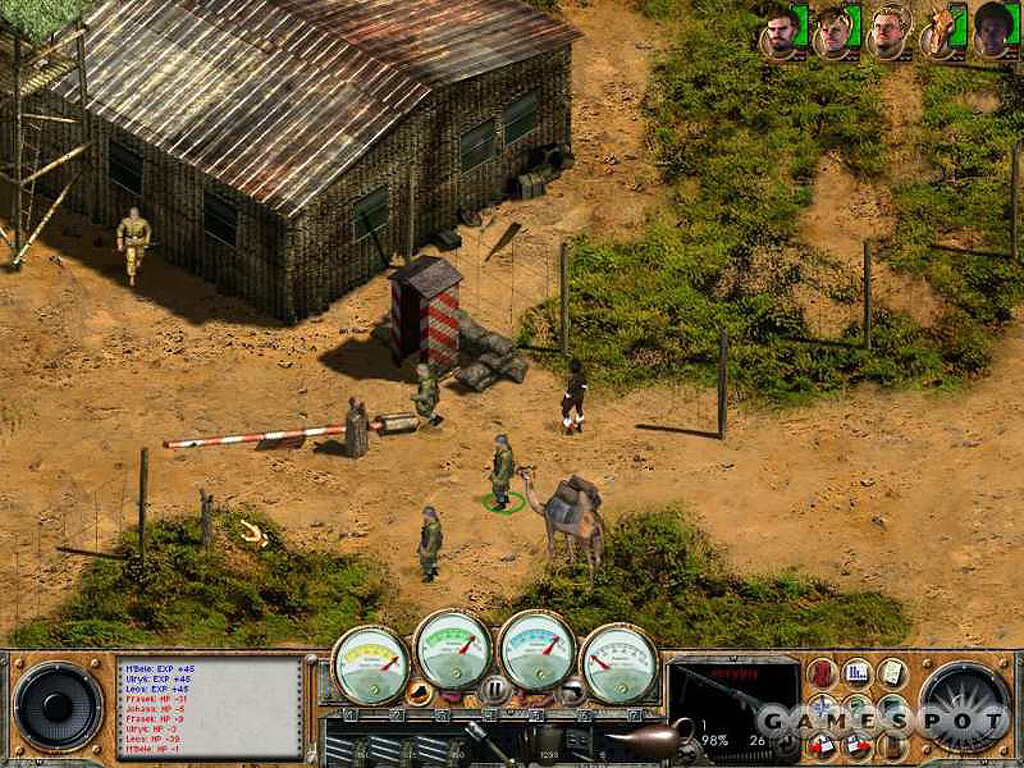Click the equipped rifle weapon panel

[733, 700]
